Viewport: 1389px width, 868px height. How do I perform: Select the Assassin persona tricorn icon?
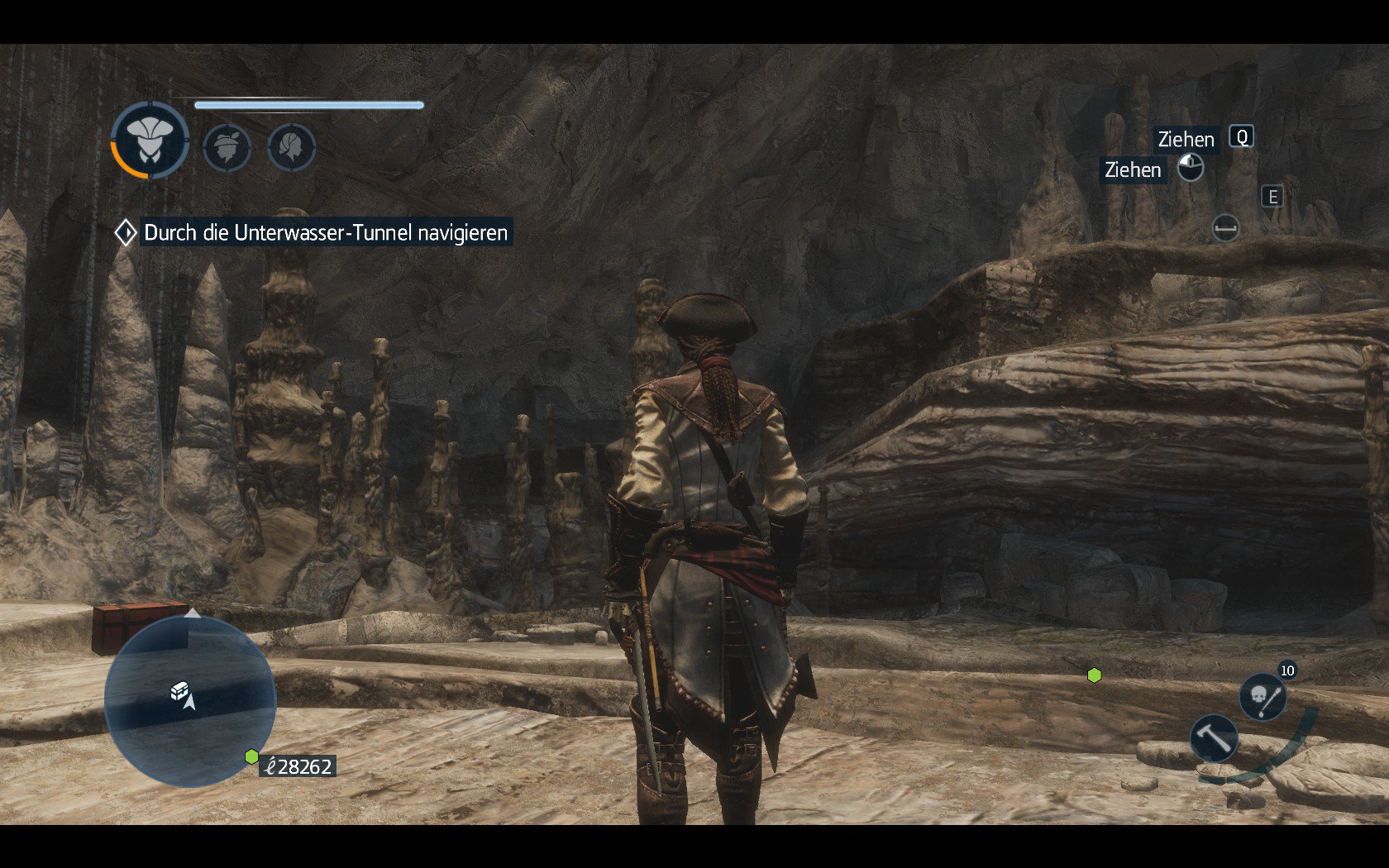tap(150, 141)
